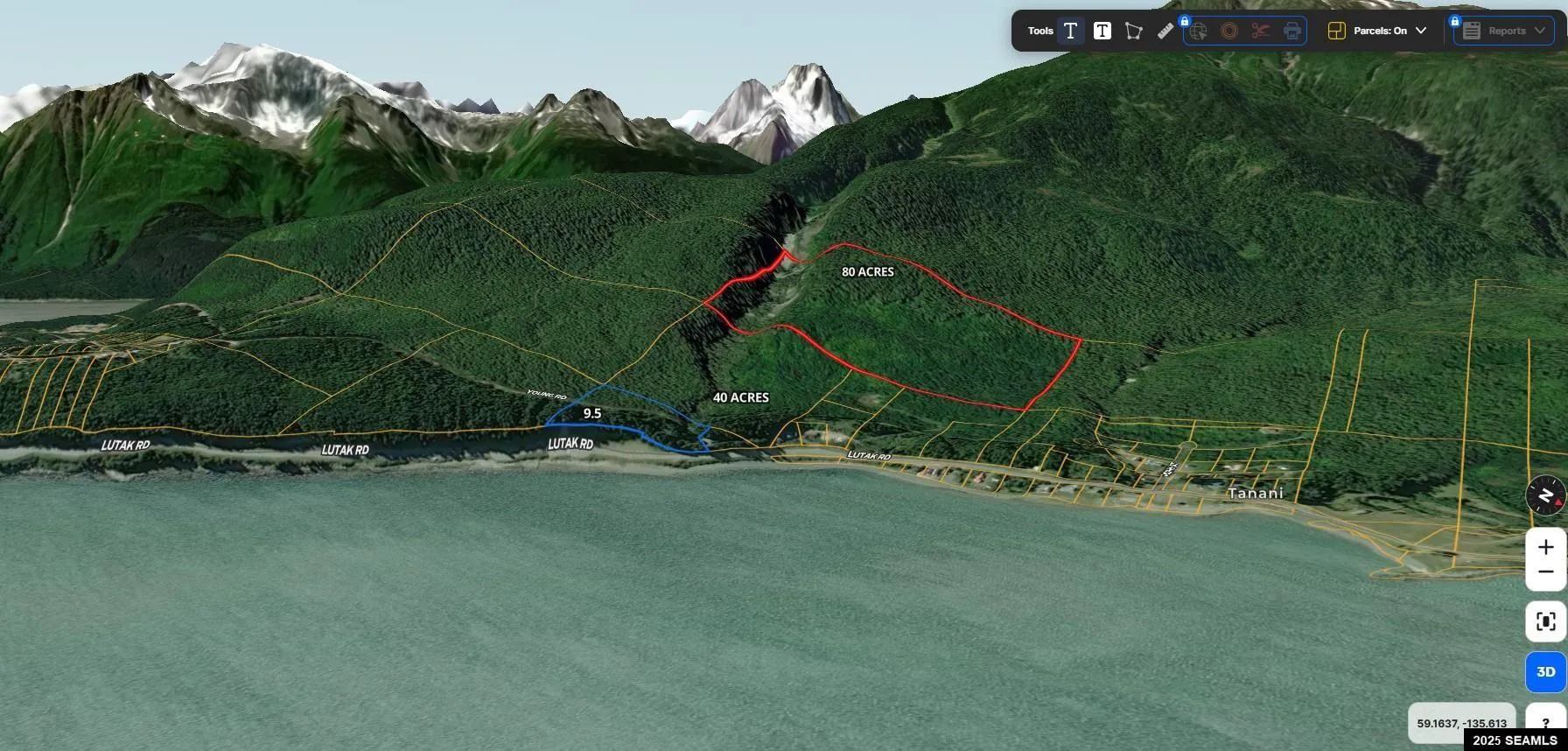Click the frame-focus recenter button
The height and width of the screenshot is (751, 1568).
pyautogui.click(x=1546, y=621)
